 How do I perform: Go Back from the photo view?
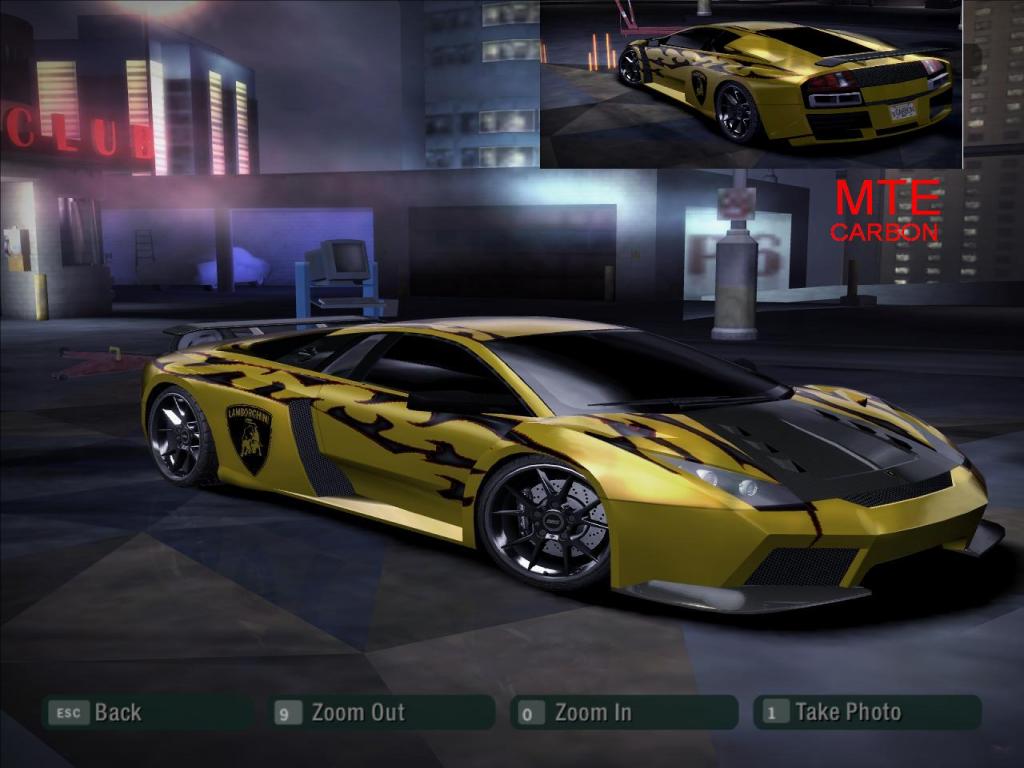coord(146,712)
